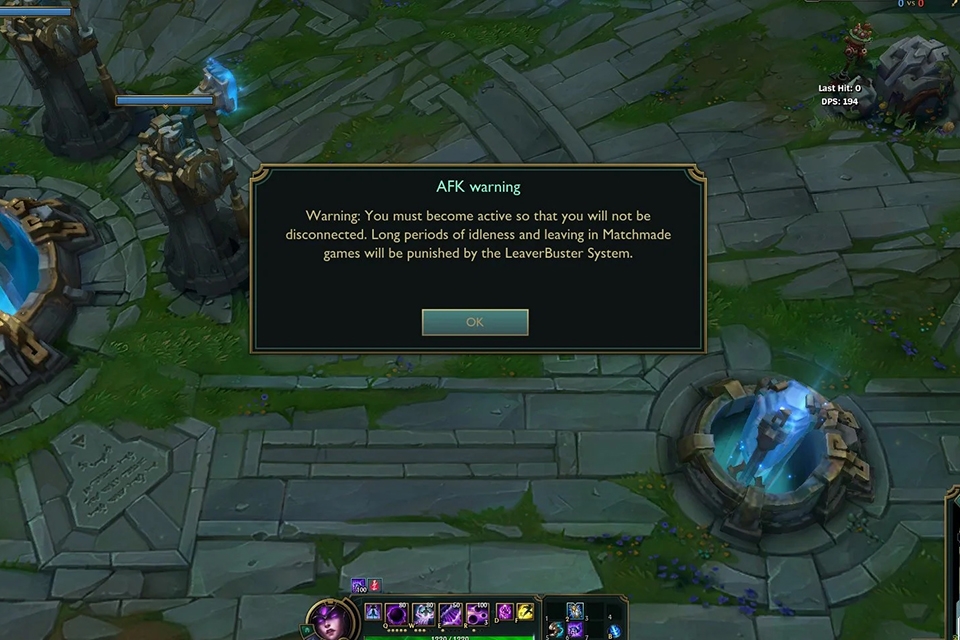Activate the Force of Will W ability
960x640 pixels.
tap(423, 612)
